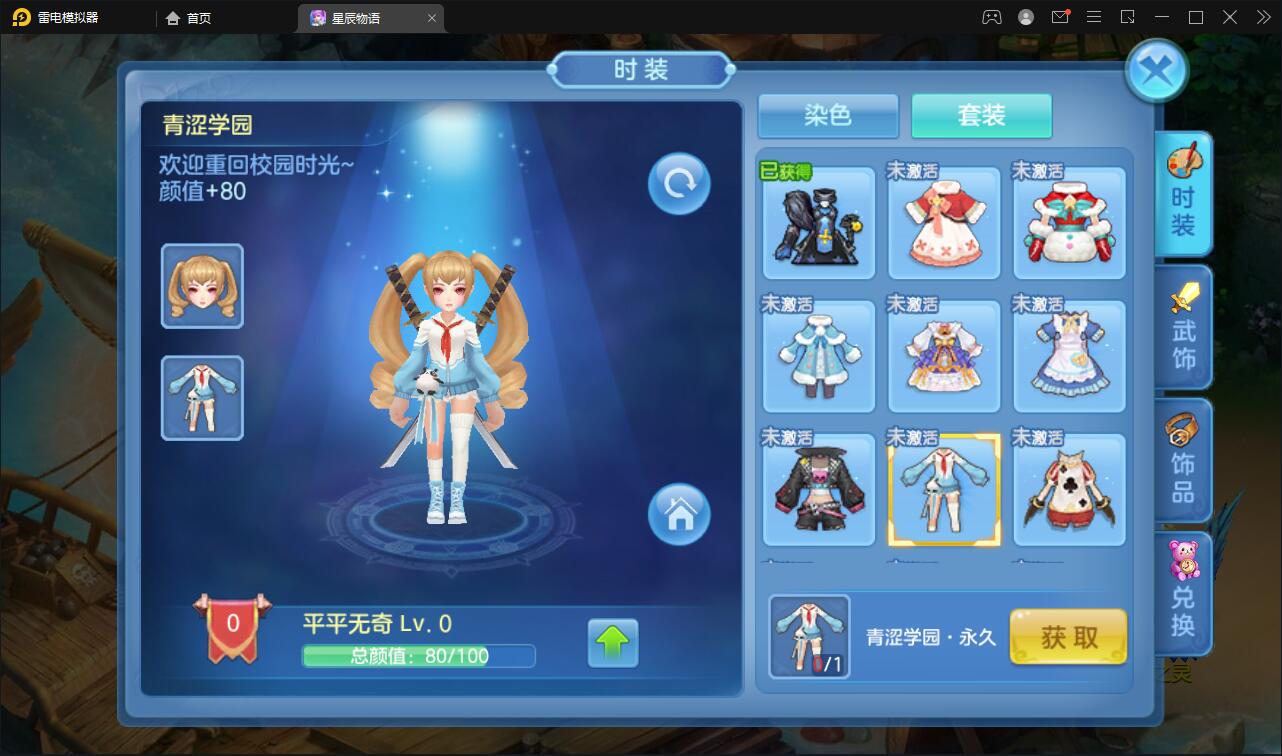Select the blue winter coat outfit

click(x=818, y=355)
